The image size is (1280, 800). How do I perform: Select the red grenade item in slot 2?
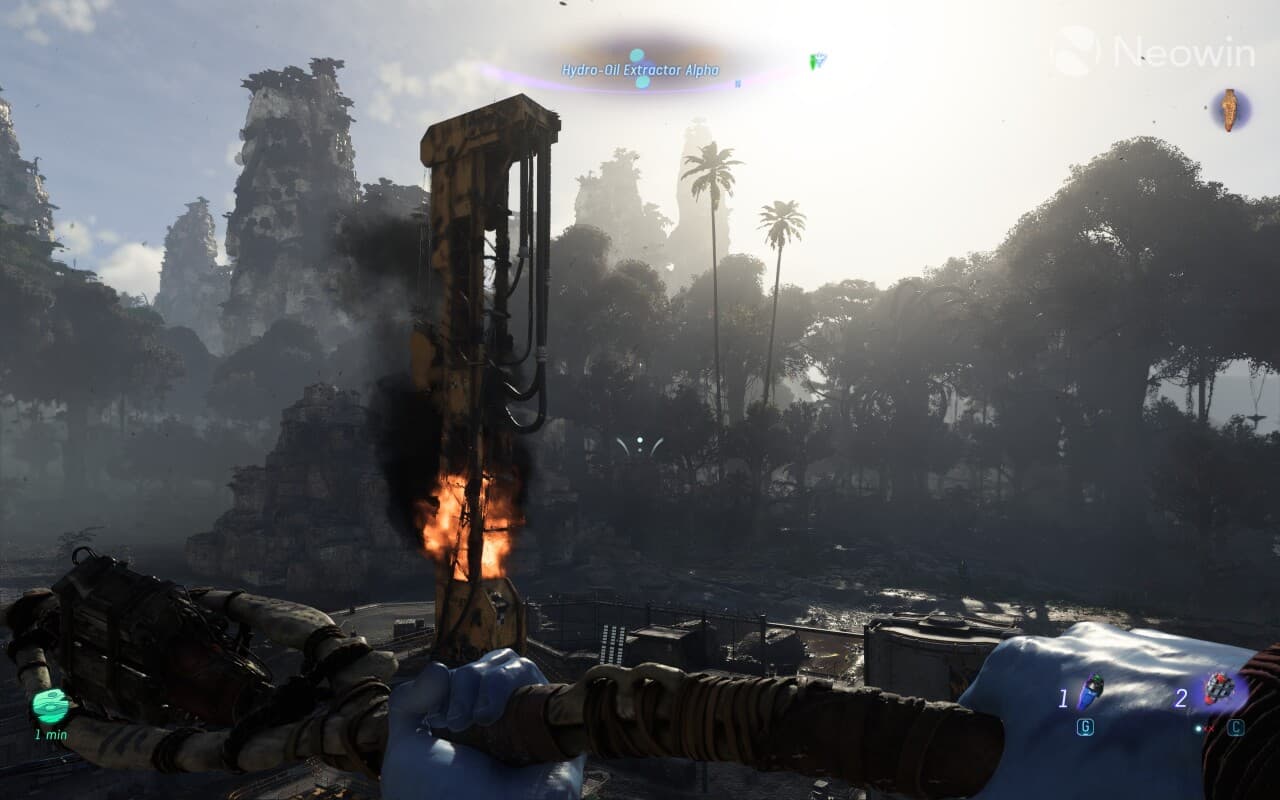click(1219, 688)
